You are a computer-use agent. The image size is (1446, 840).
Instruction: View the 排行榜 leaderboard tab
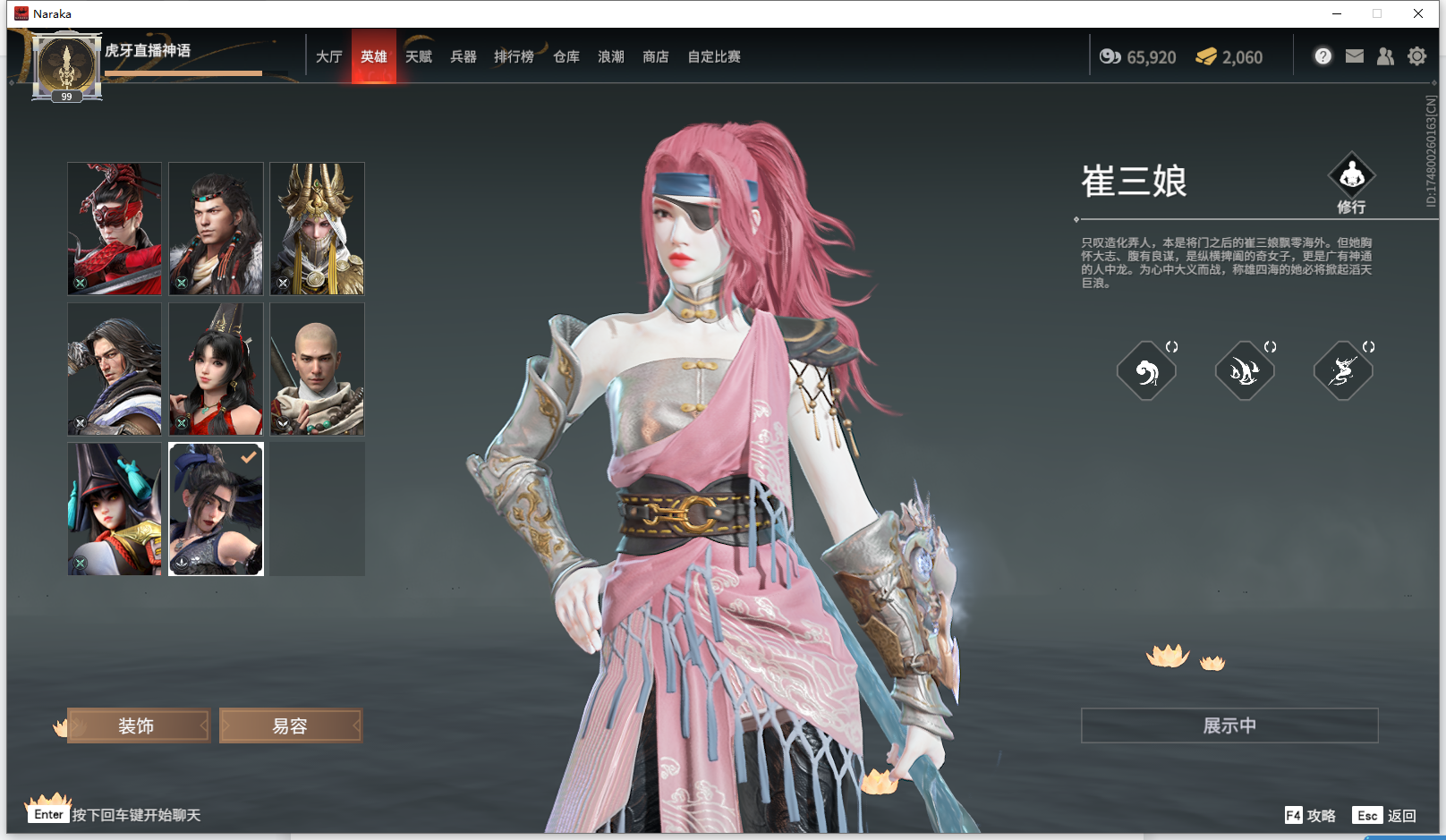[x=514, y=56]
